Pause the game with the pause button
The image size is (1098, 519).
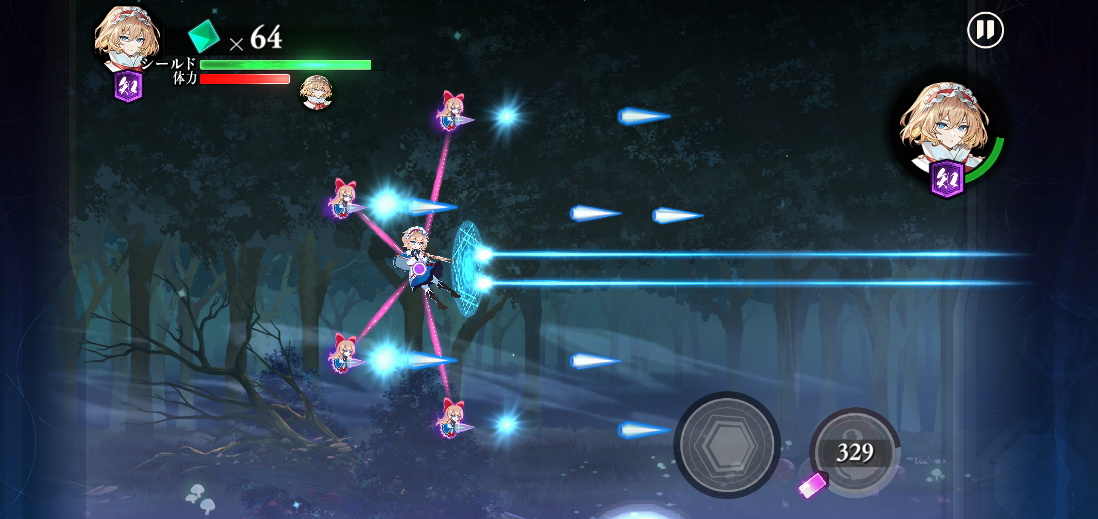click(x=985, y=30)
